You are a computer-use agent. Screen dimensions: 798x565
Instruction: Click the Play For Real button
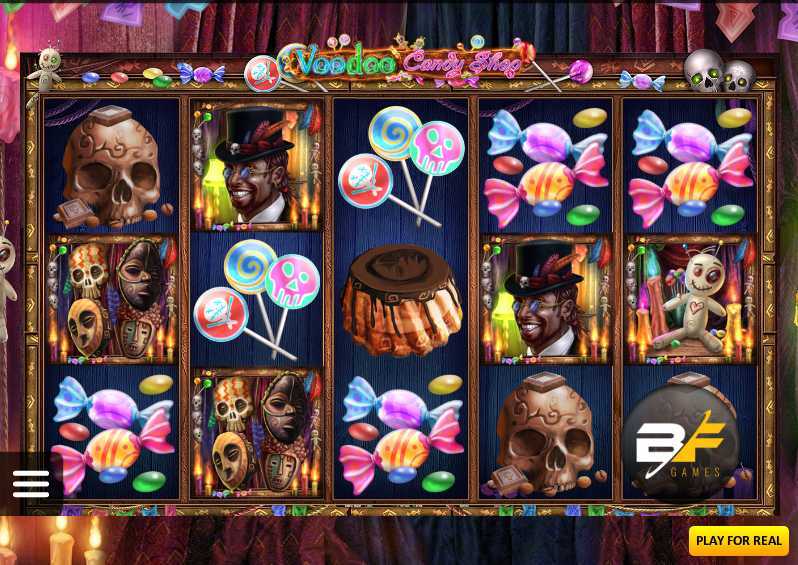(x=739, y=541)
